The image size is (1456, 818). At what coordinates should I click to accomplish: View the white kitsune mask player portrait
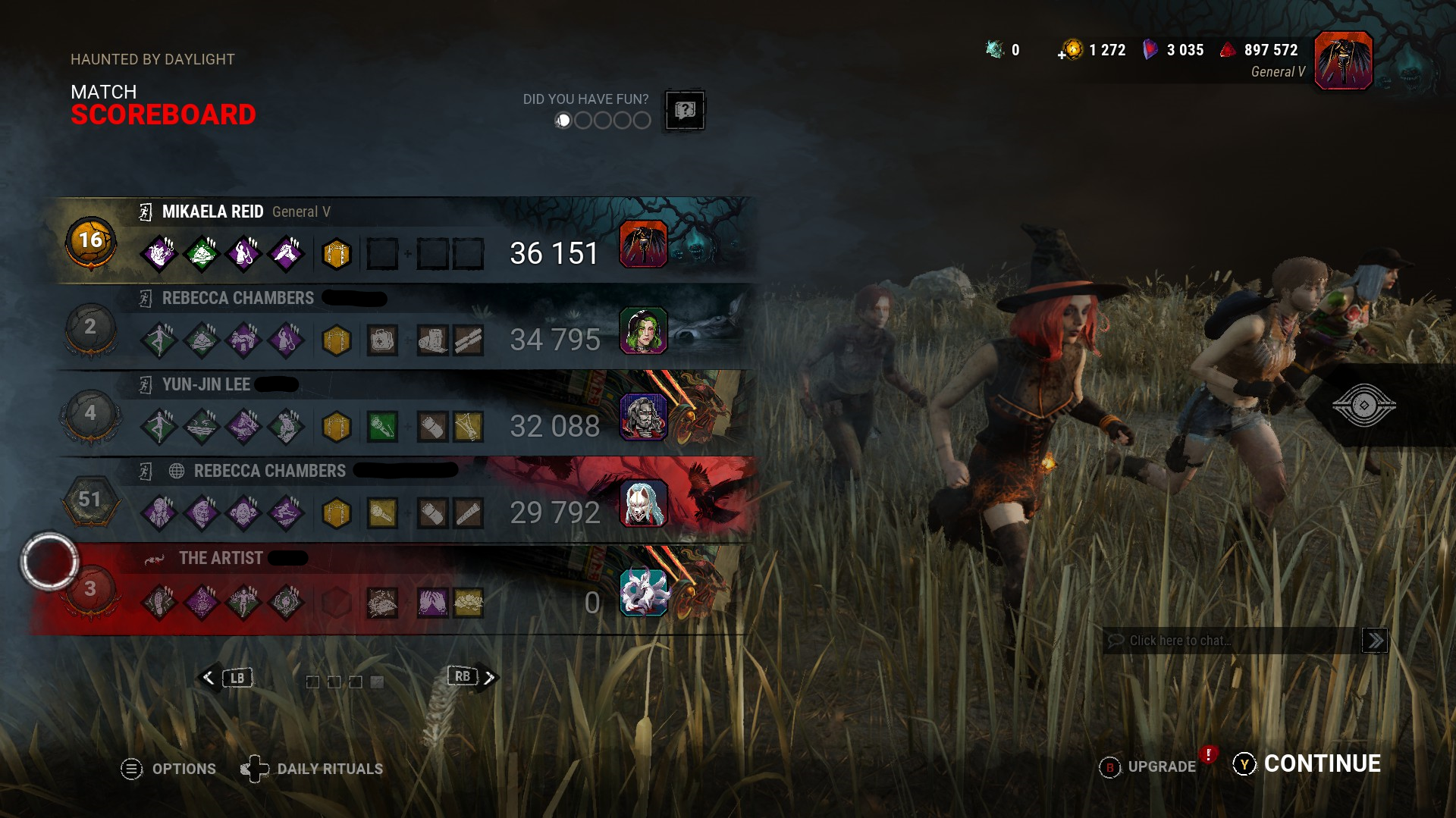643,503
